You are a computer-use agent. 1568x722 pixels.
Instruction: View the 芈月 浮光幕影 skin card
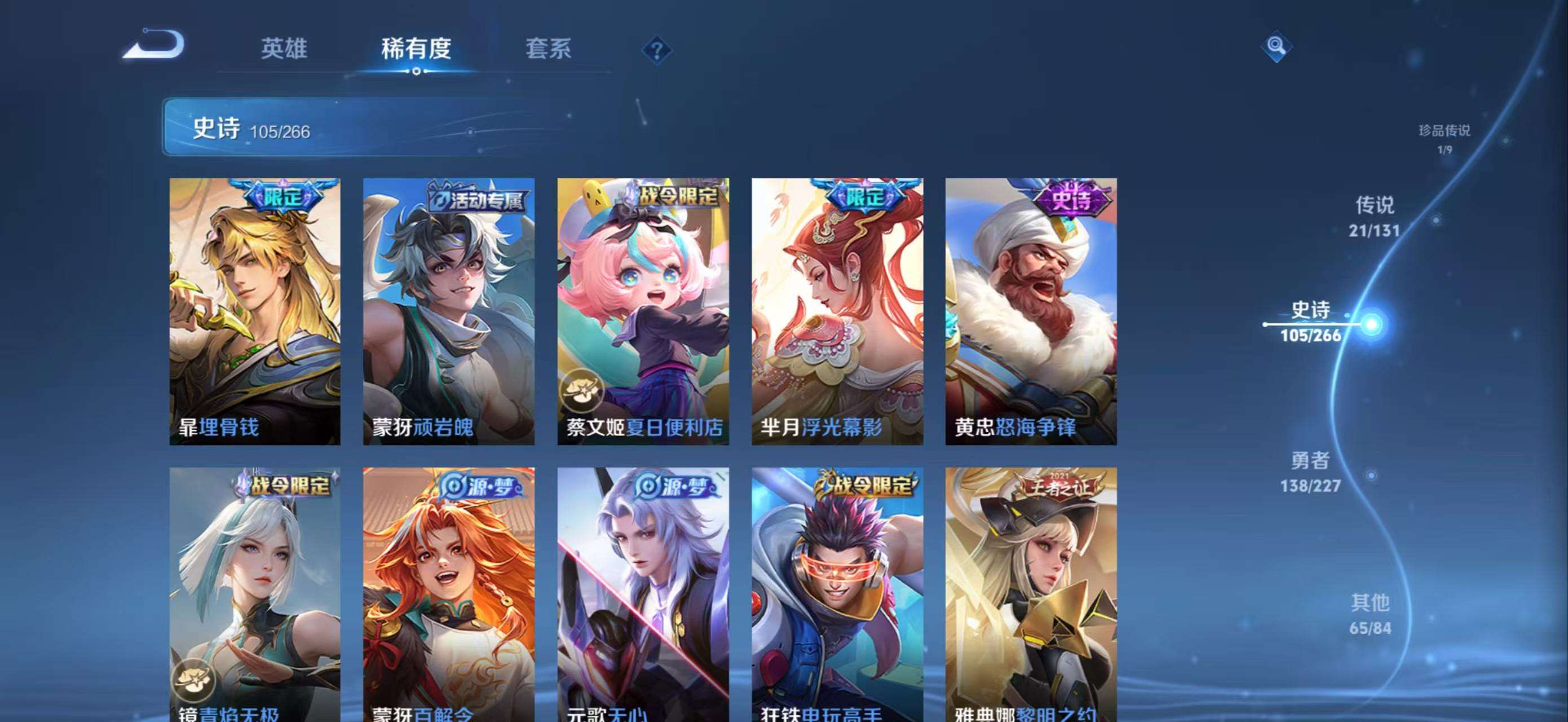pyautogui.click(x=837, y=311)
